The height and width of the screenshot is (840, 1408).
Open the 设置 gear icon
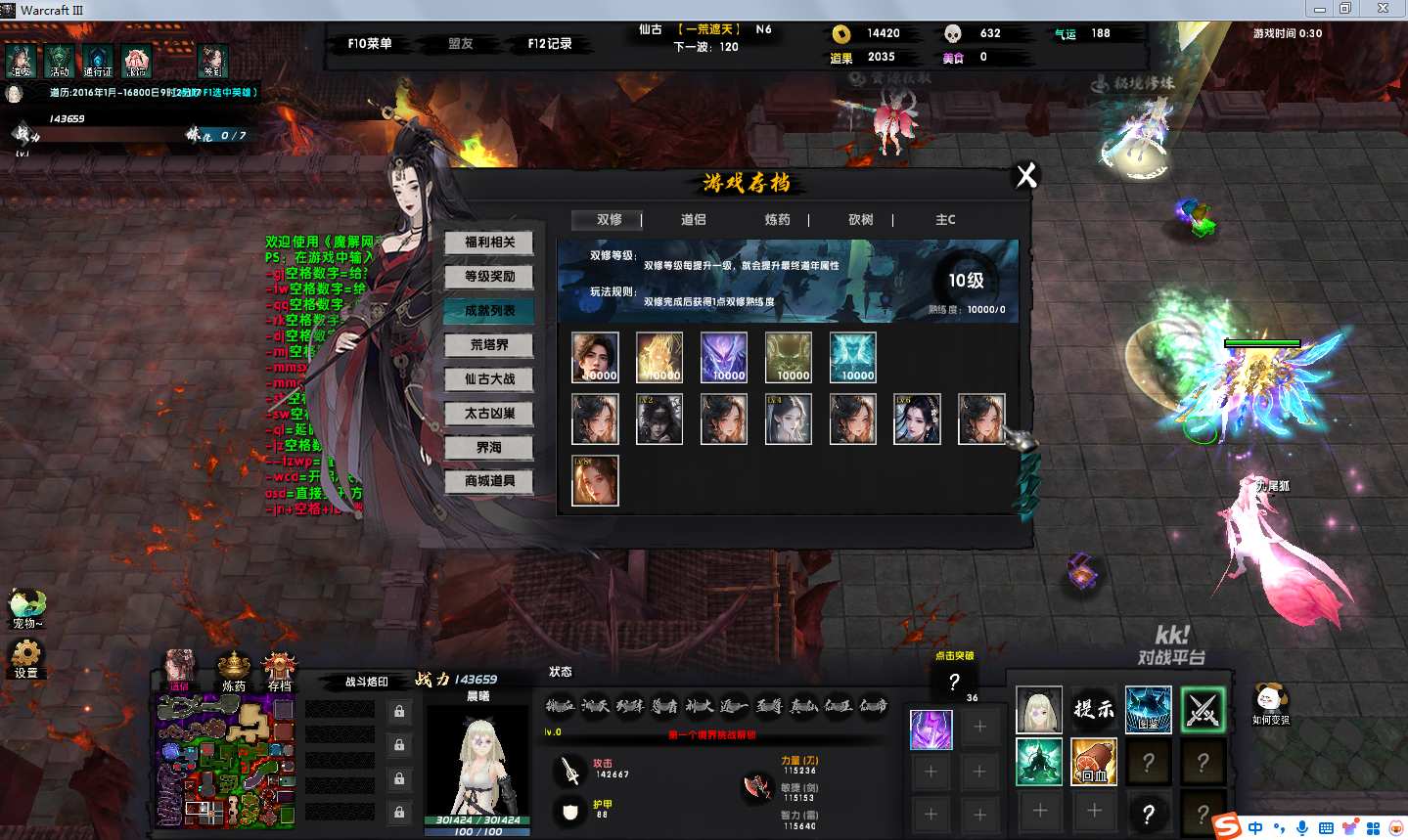click(25, 656)
